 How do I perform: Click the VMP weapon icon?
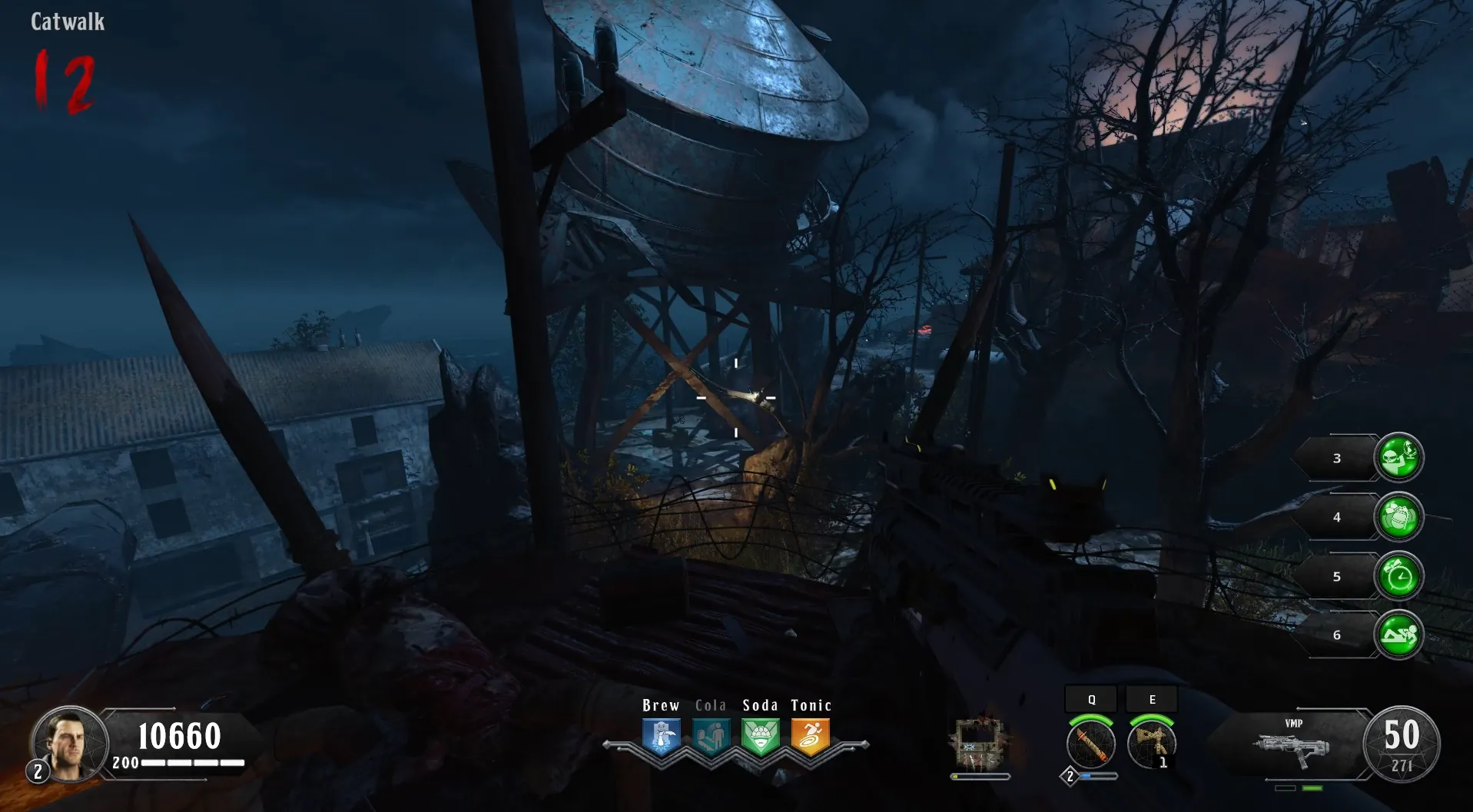[x=1292, y=747]
